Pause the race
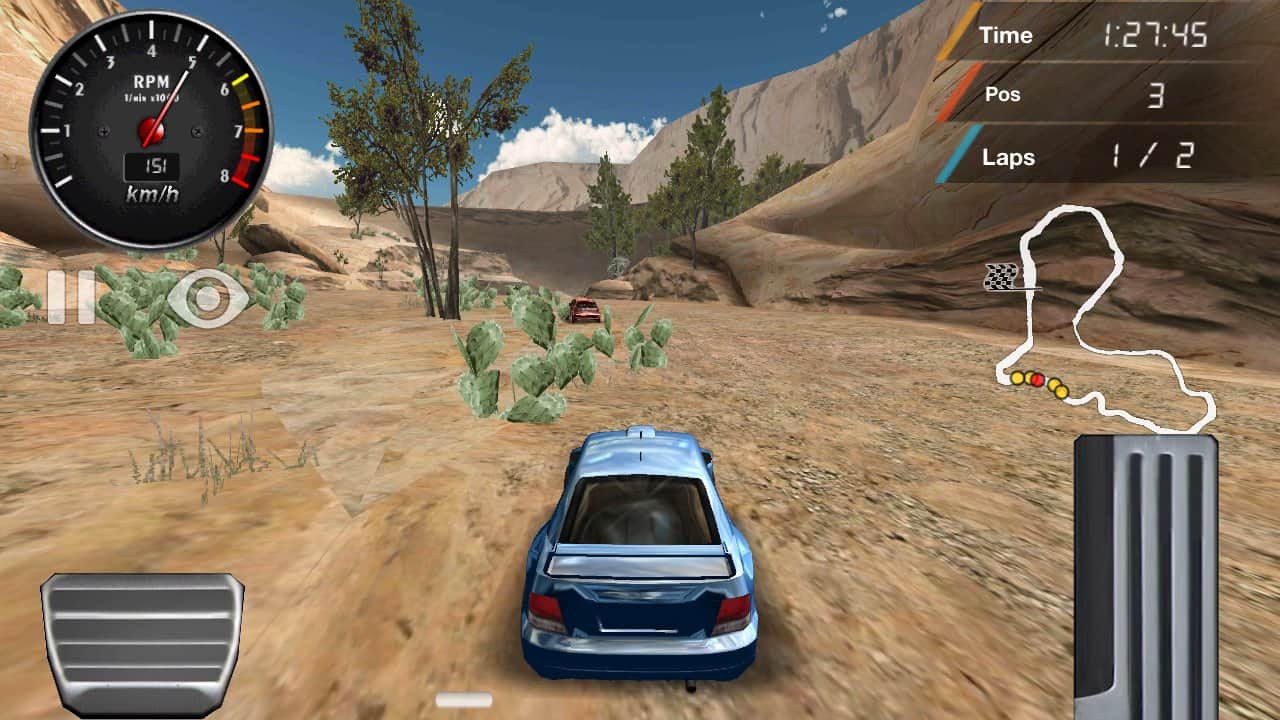 pos(56,297)
